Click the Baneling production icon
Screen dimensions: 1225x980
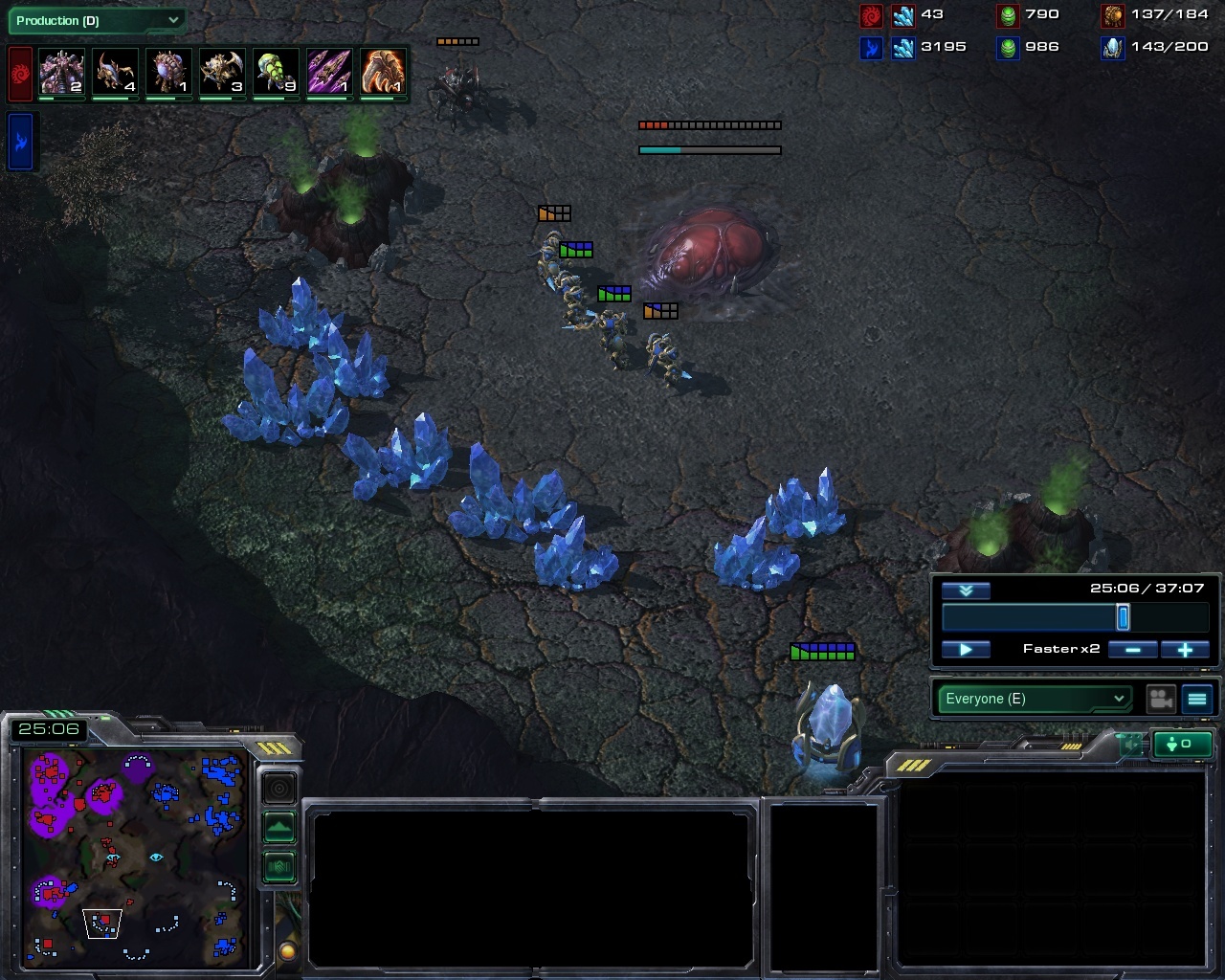[x=276, y=73]
